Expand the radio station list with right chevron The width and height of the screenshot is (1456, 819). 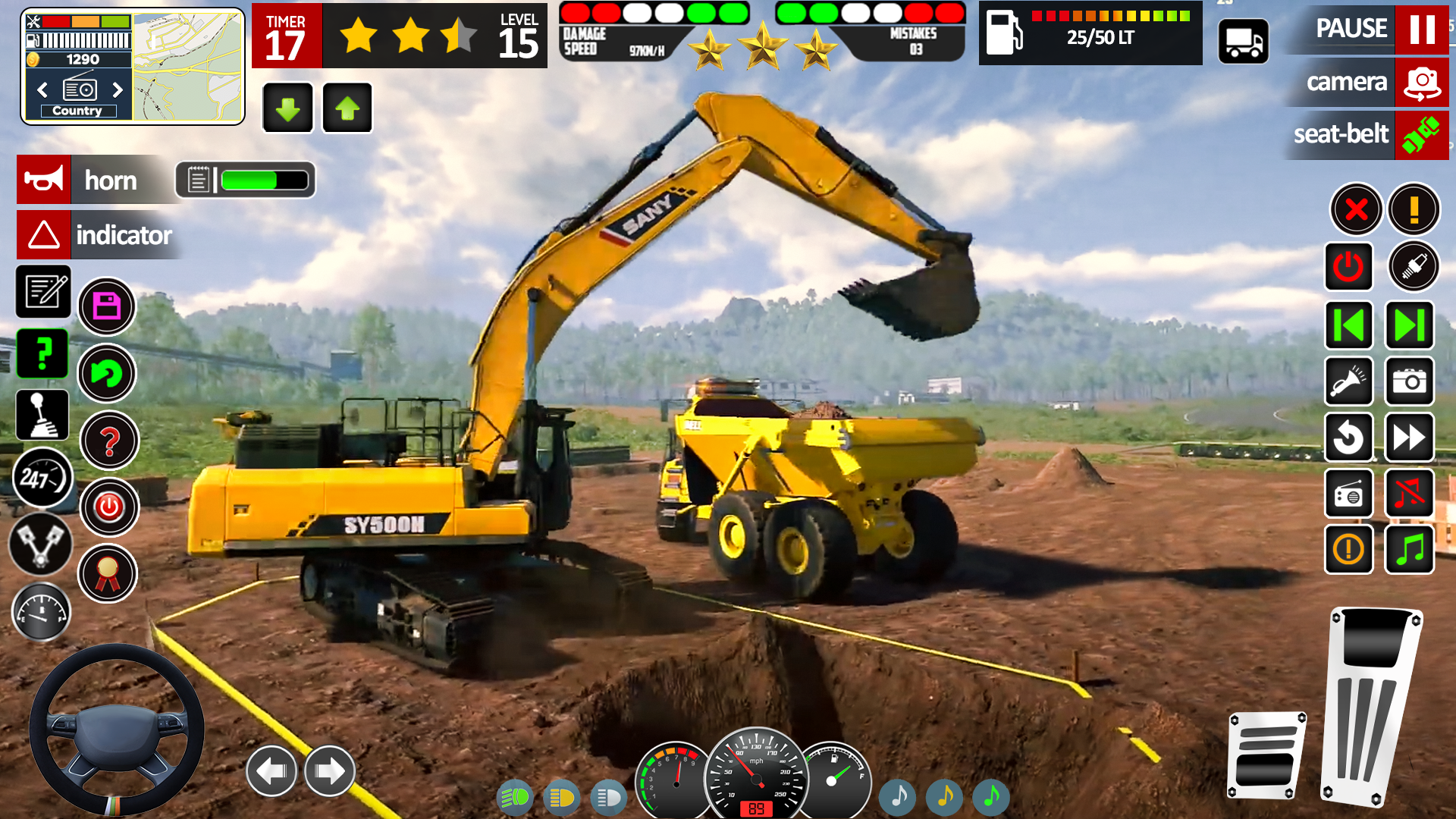(x=118, y=89)
